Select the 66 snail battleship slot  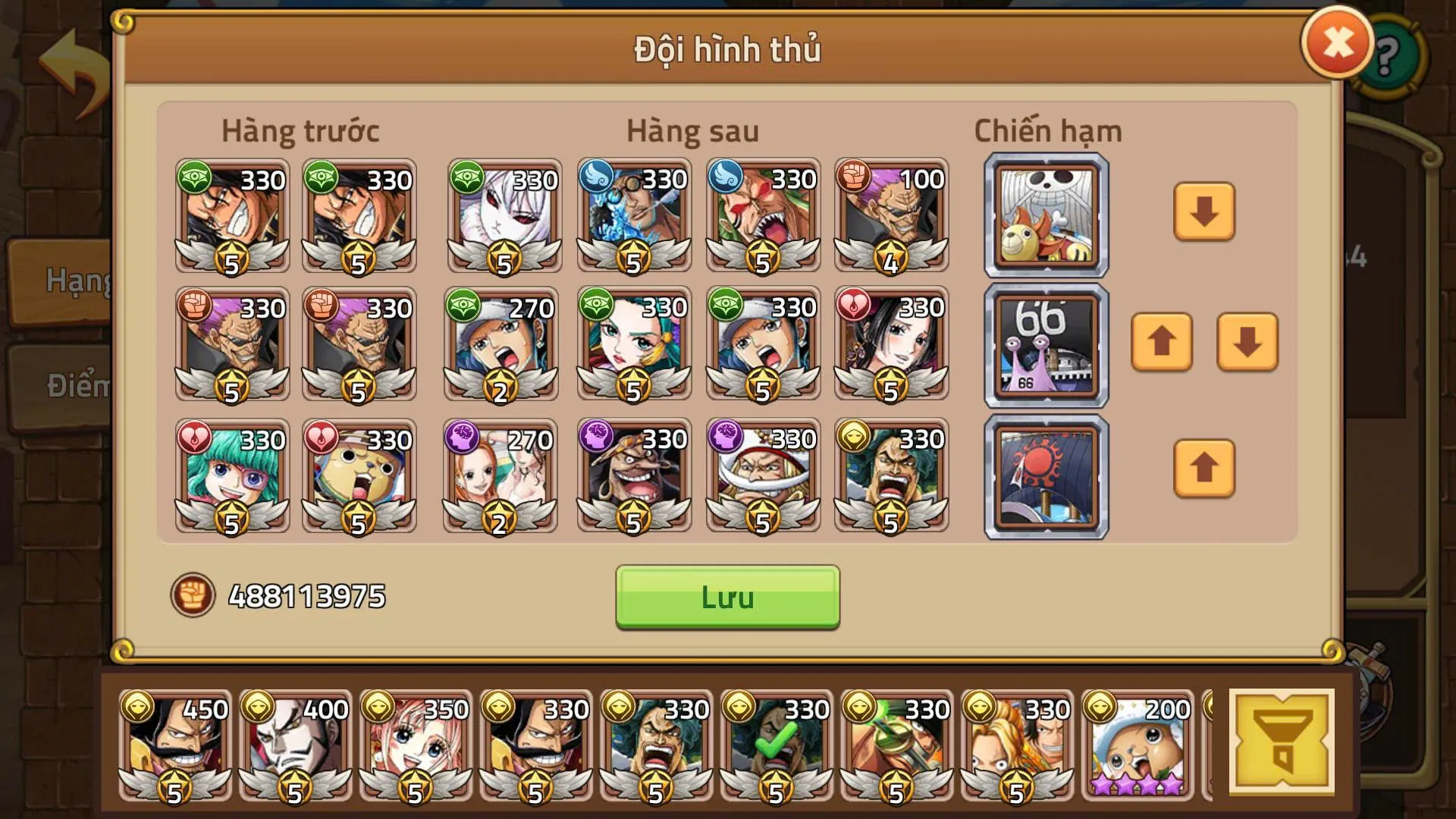[x=1045, y=345]
